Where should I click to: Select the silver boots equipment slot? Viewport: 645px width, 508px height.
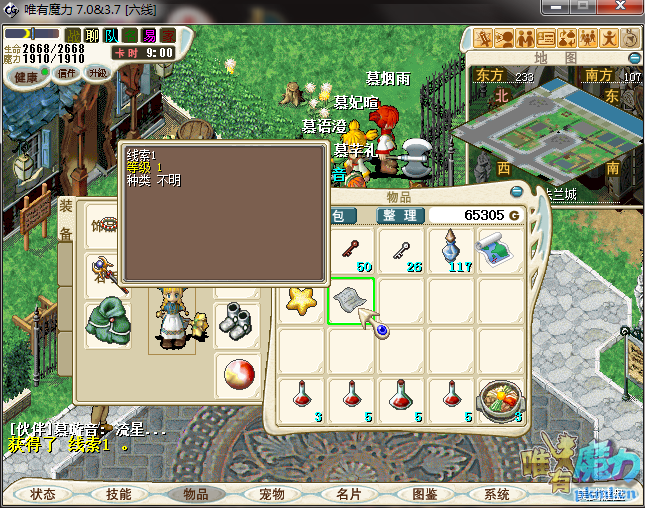(x=237, y=322)
